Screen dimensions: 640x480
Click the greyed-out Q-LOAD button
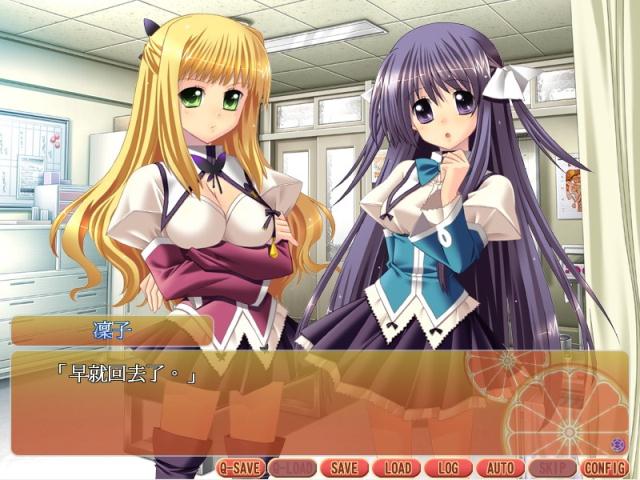293,467
